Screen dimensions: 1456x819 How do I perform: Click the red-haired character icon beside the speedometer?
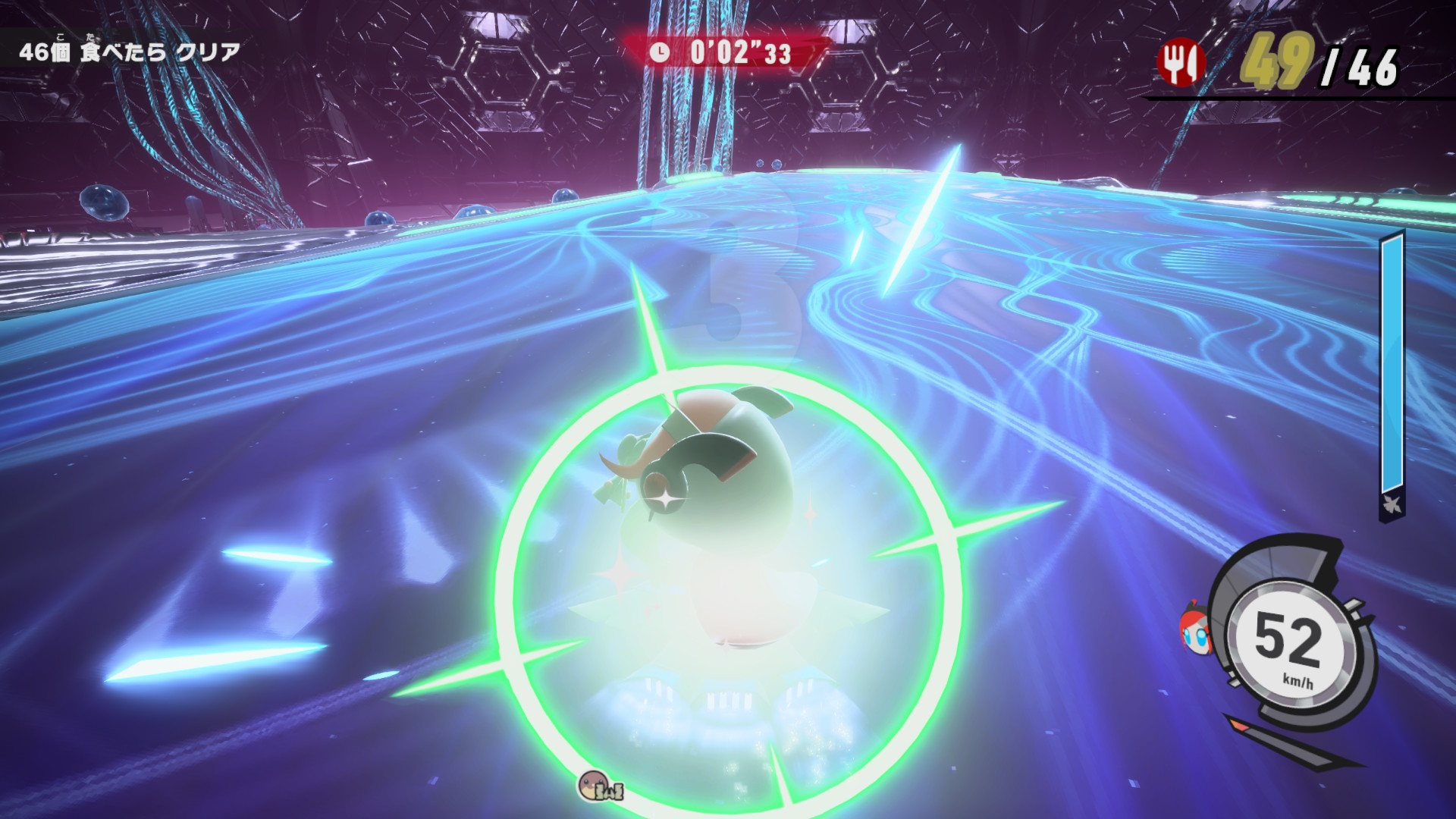click(x=1195, y=629)
